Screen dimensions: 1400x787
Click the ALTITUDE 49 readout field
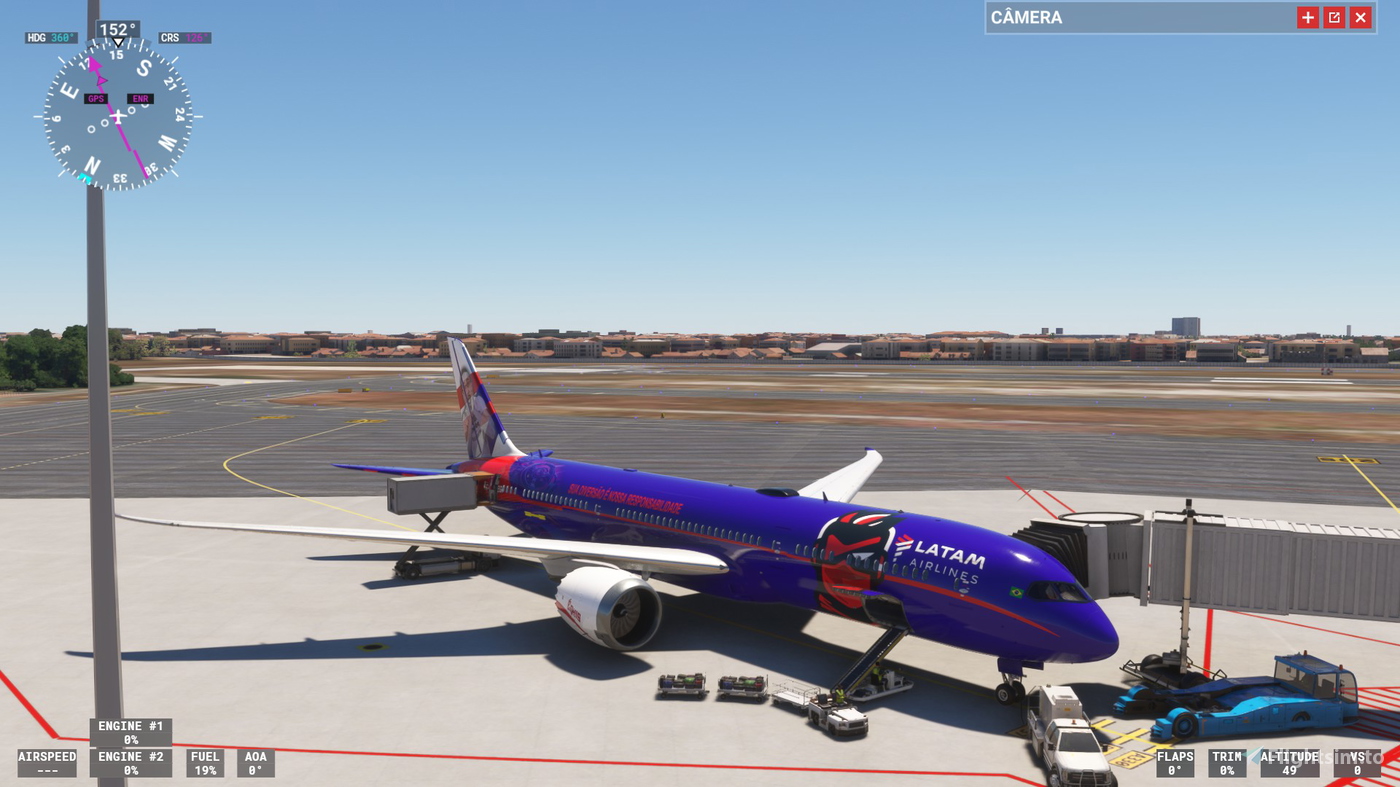coord(1290,763)
